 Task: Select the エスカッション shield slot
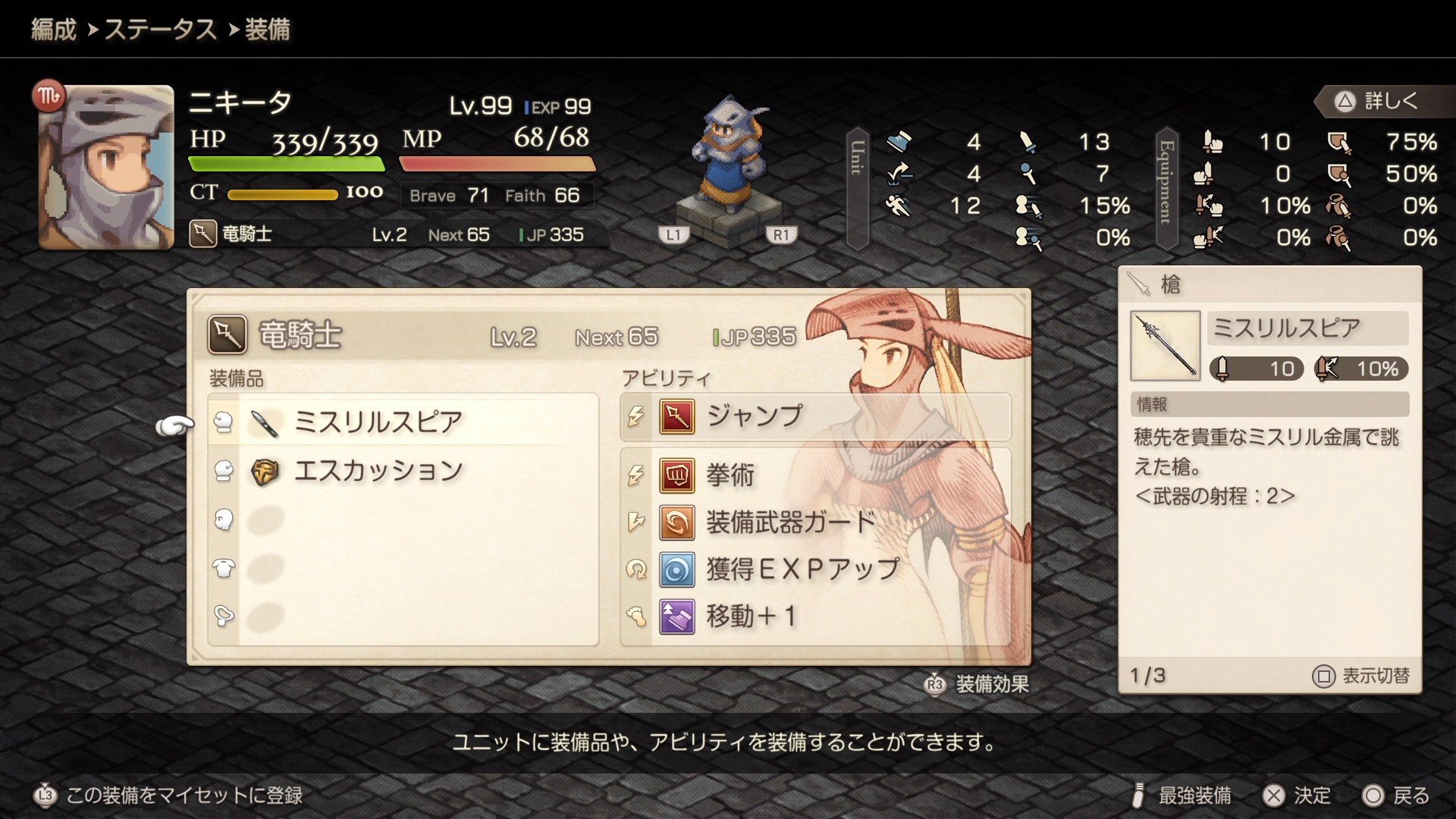coord(378,471)
